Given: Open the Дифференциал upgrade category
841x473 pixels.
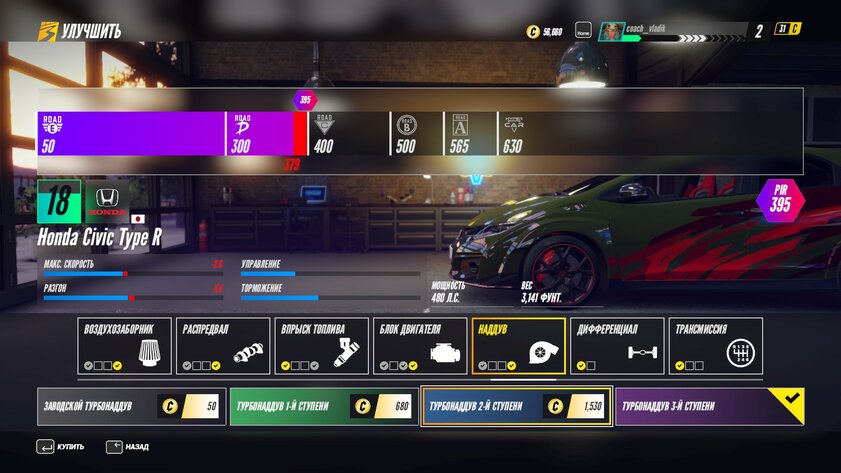Looking at the screenshot, I should (x=617, y=346).
